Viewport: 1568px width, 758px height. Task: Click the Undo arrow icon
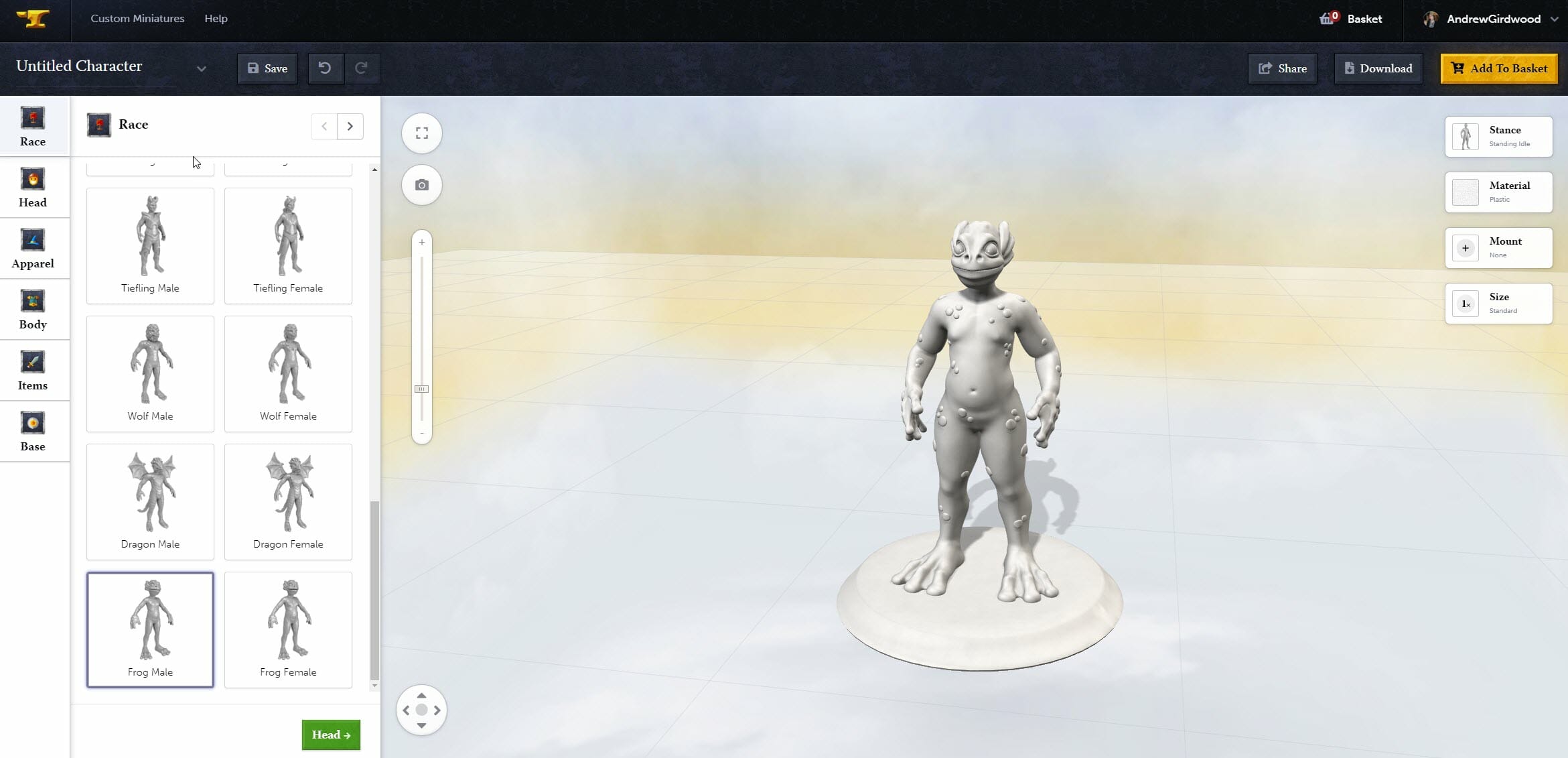point(326,68)
